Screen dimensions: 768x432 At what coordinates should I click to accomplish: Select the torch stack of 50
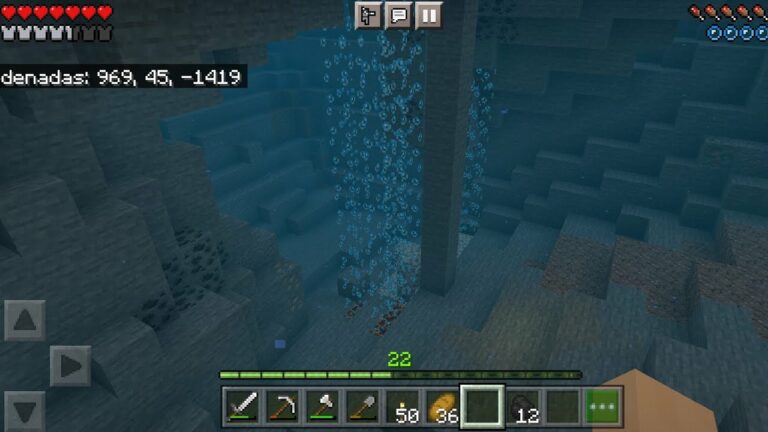(402, 407)
